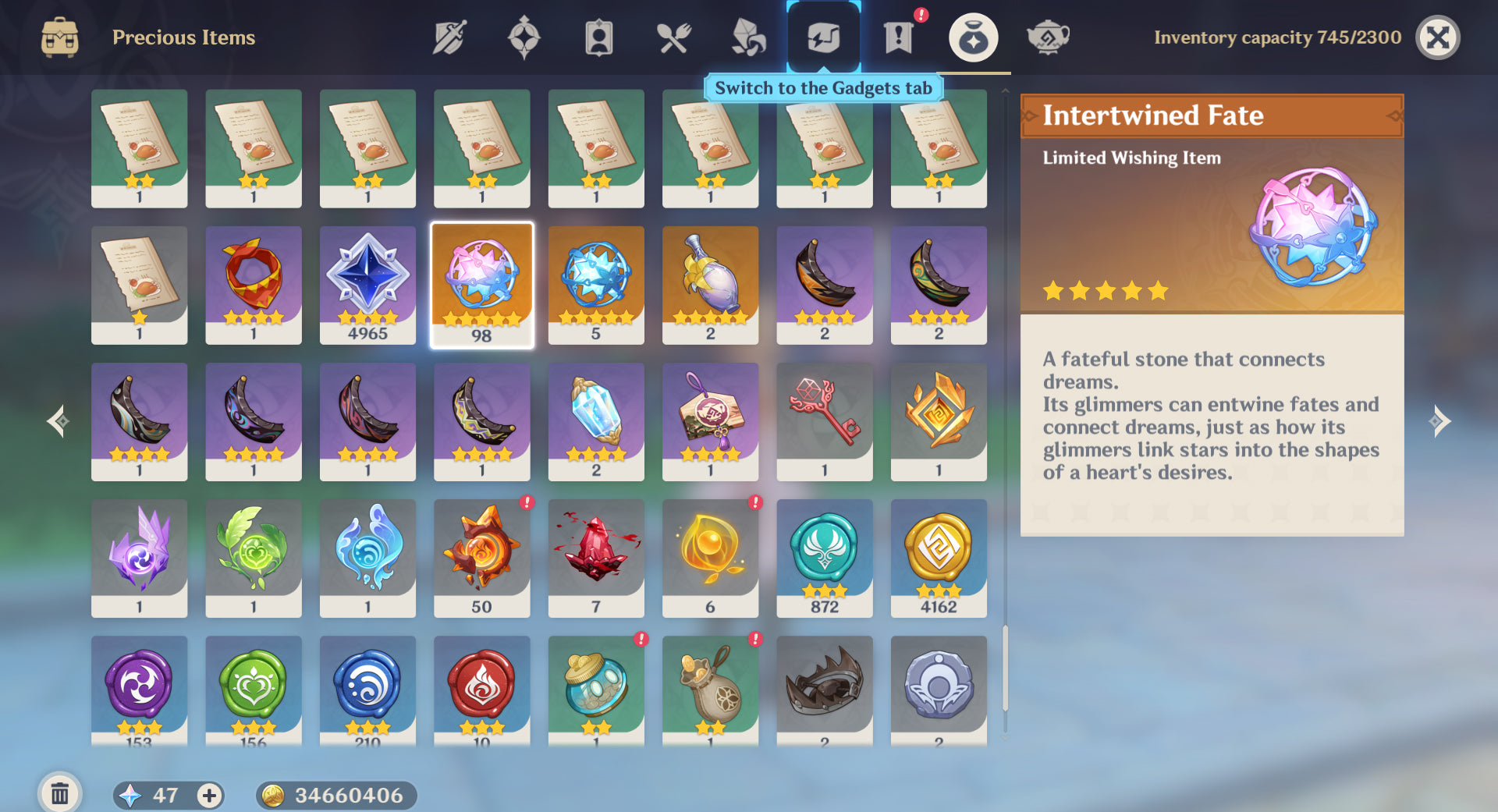Select the Acquaint Fate slot

[596, 285]
